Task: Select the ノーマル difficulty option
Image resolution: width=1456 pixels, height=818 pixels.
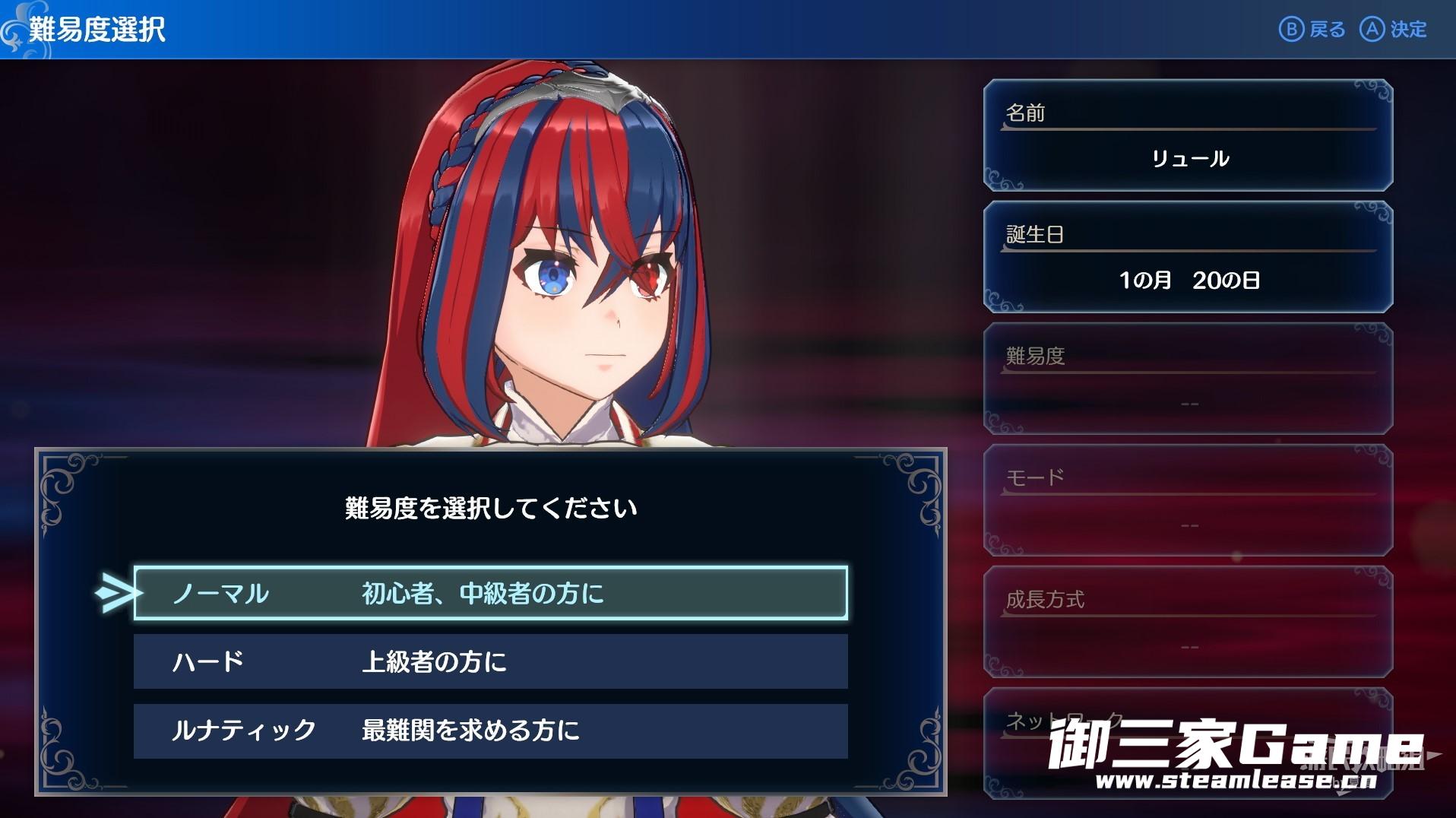Action: (x=490, y=593)
